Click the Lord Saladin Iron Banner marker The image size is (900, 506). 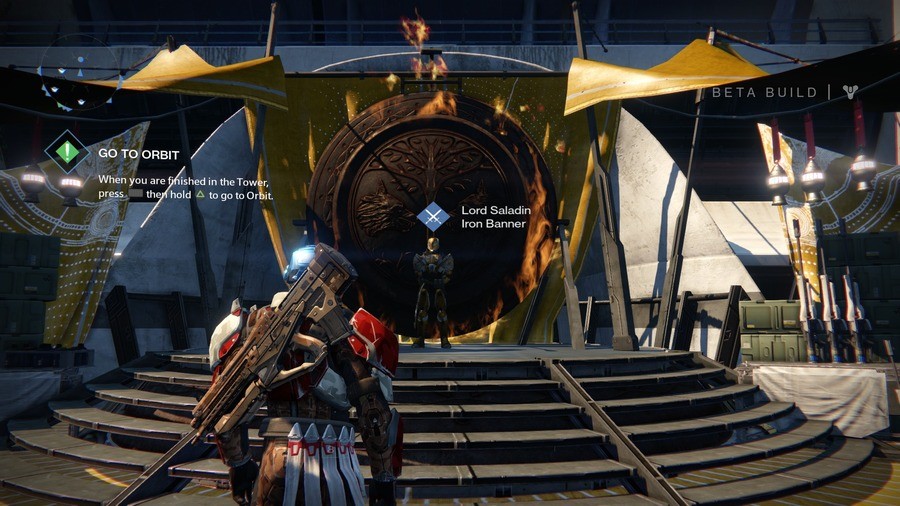coord(433,216)
